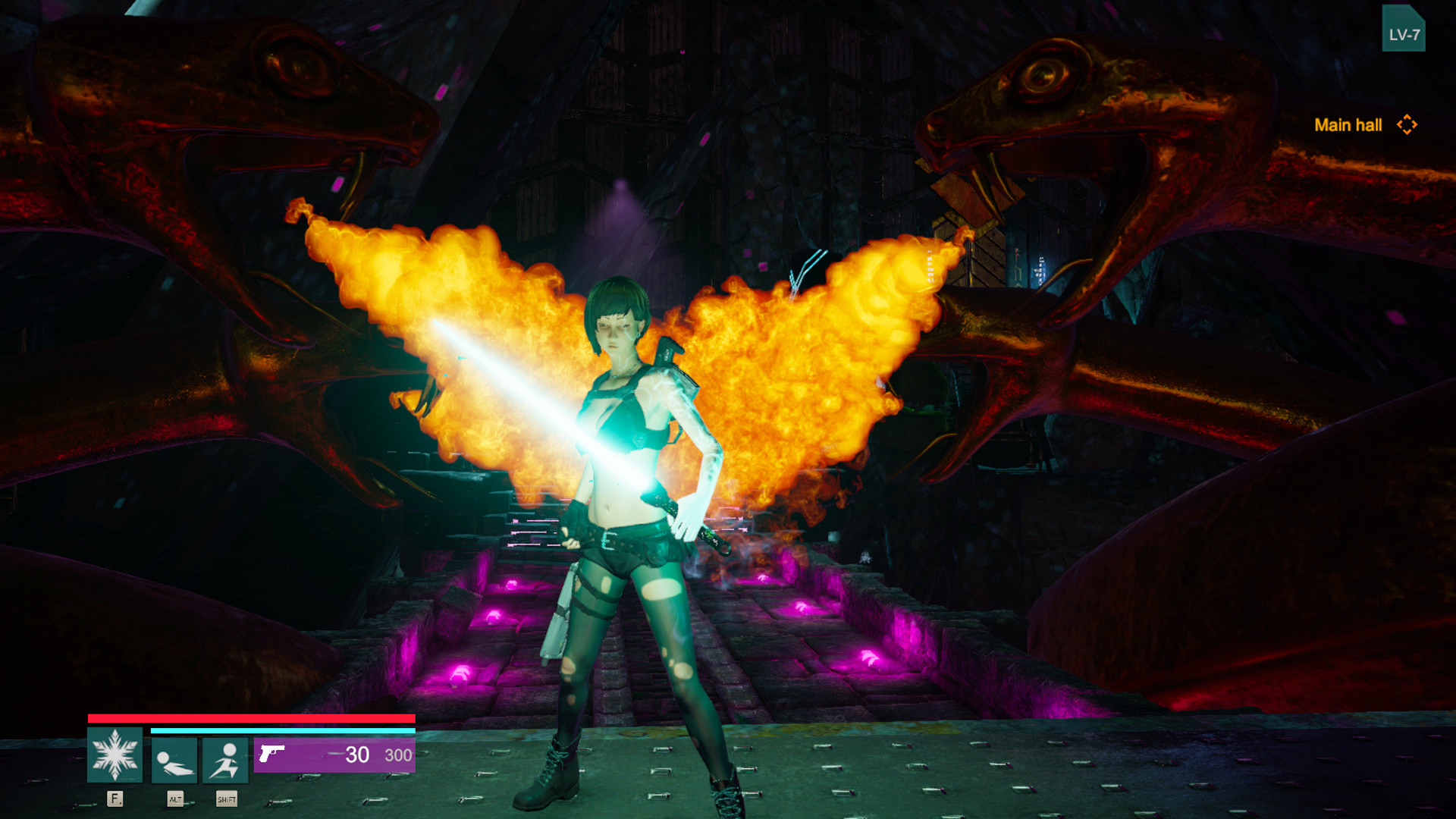Activate the snowflake freeze ability
1456x819 pixels.
click(115, 755)
